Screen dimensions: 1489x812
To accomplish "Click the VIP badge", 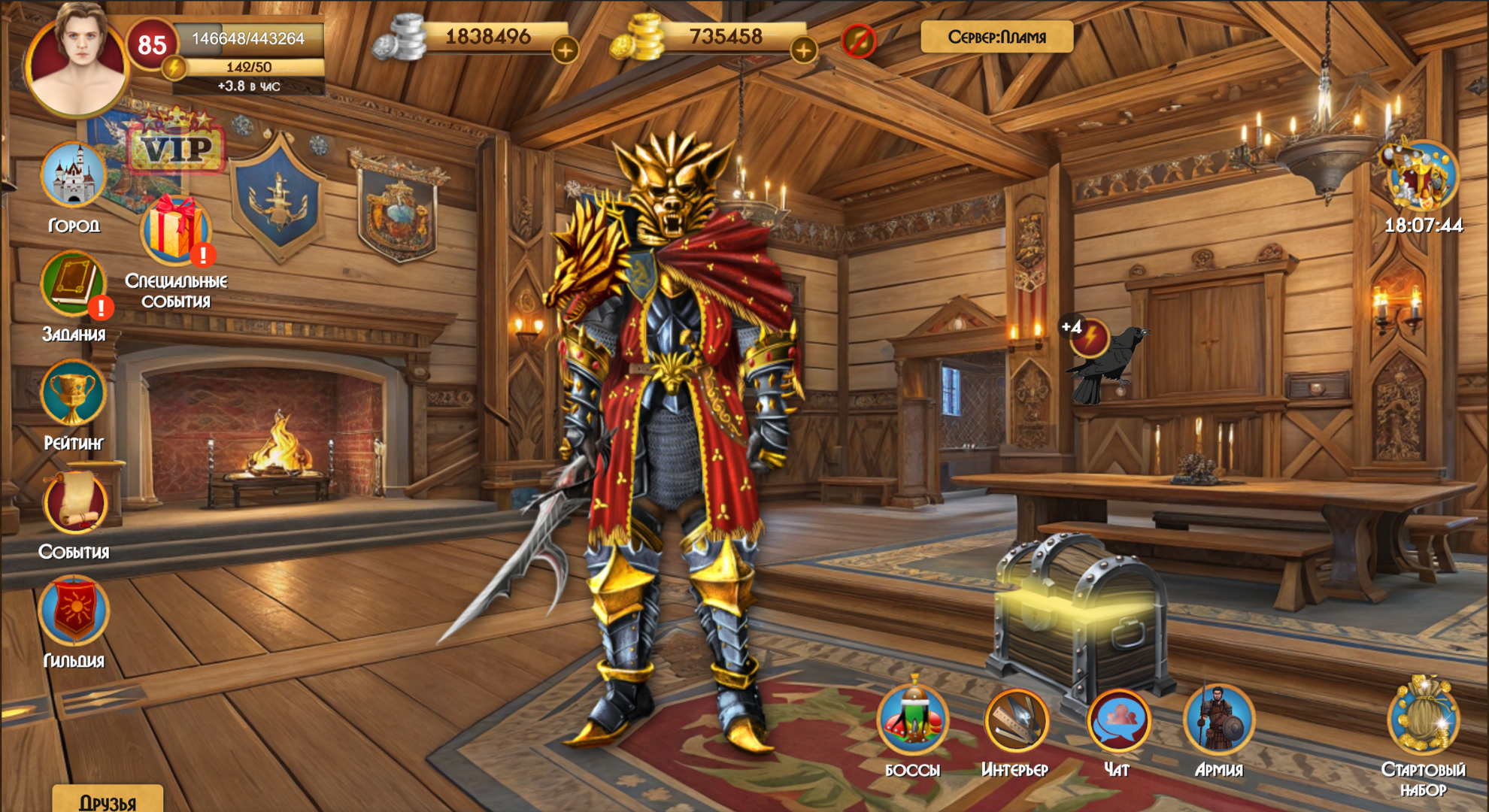I will click(x=177, y=149).
